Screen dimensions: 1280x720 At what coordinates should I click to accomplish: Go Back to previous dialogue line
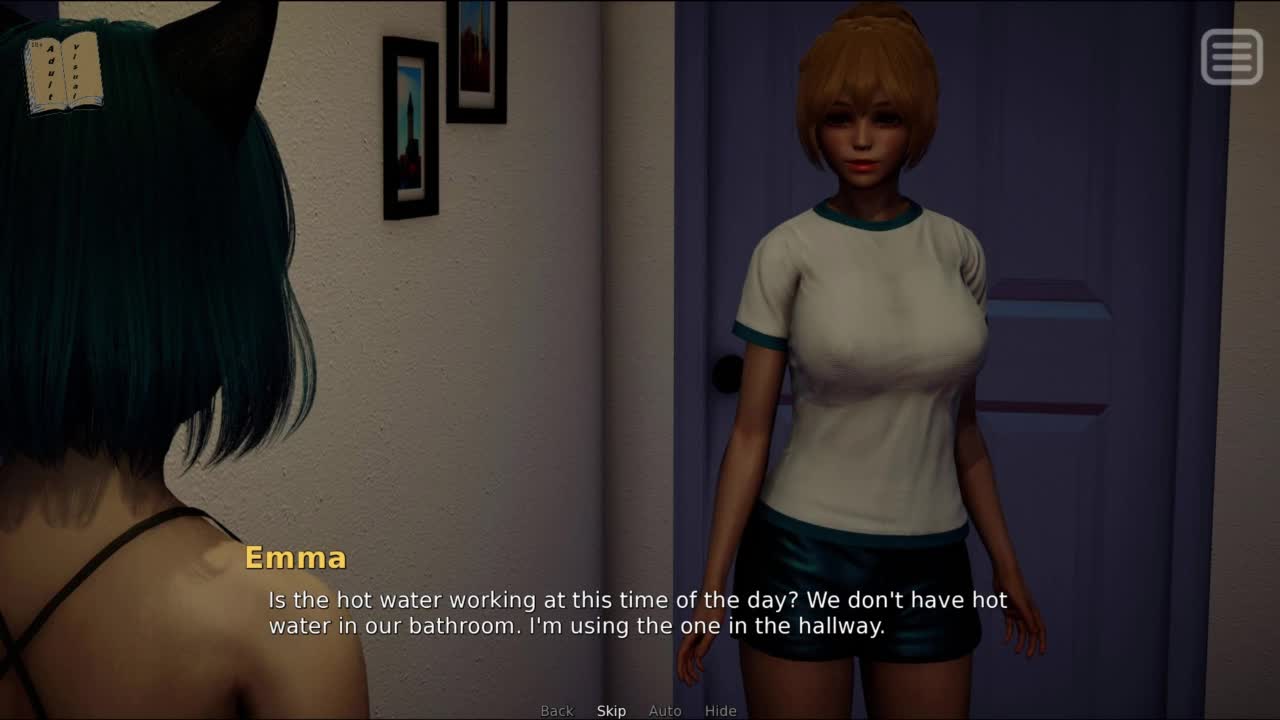[557, 711]
